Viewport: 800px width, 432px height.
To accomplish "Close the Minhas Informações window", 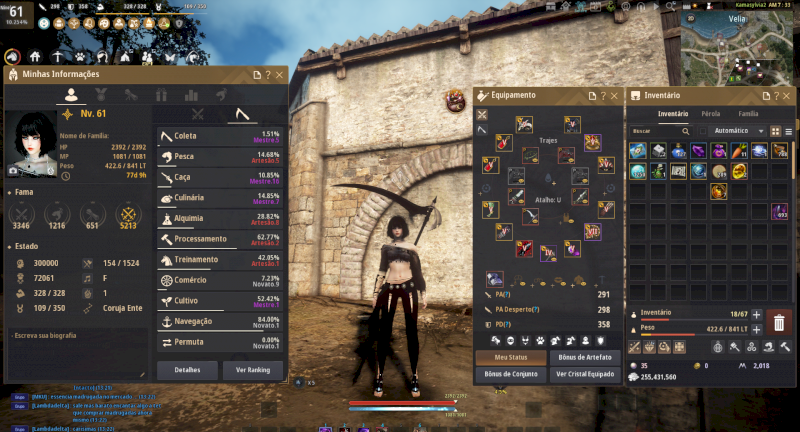I will pyautogui.click(x=279, y=75).
